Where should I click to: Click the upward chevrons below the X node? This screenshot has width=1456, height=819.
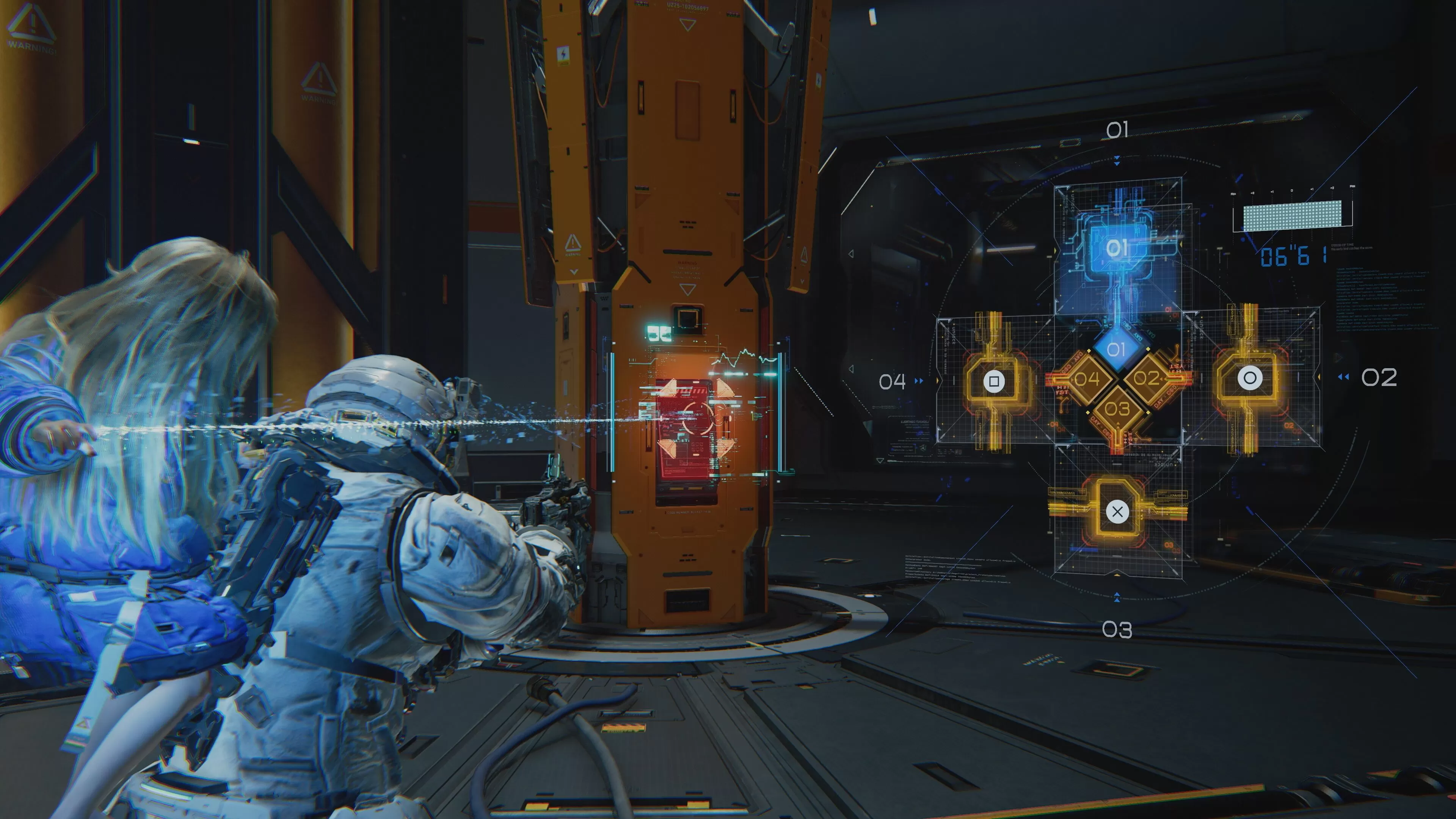(1117, 598)
